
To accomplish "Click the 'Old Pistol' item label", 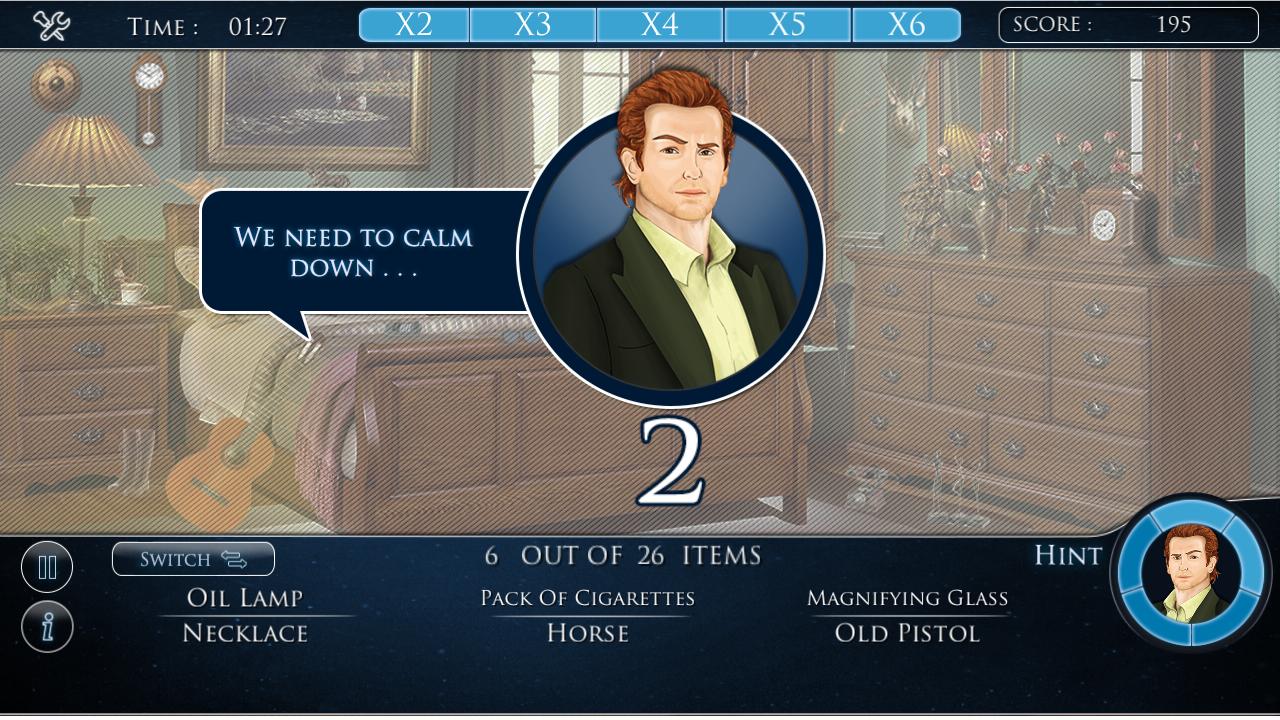I will [x=906, y=632].
